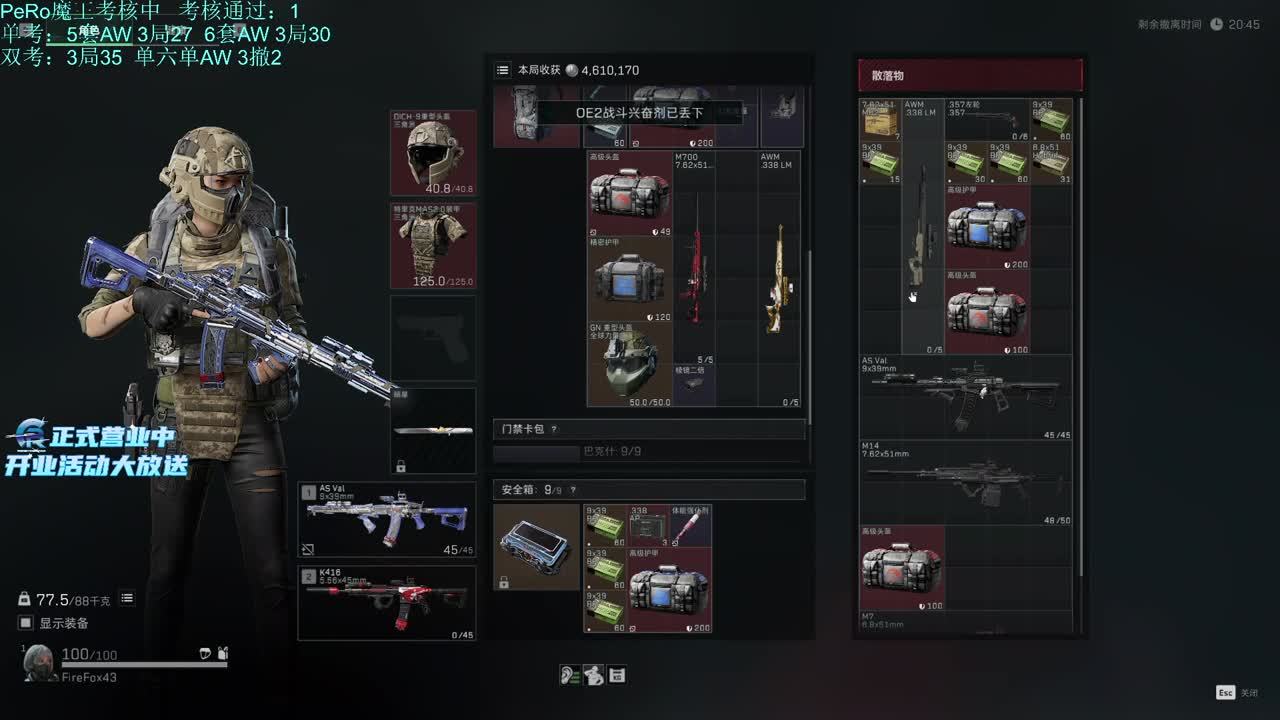
Task: Select the equipped body armor vest slot
Action: coord(433,246)
